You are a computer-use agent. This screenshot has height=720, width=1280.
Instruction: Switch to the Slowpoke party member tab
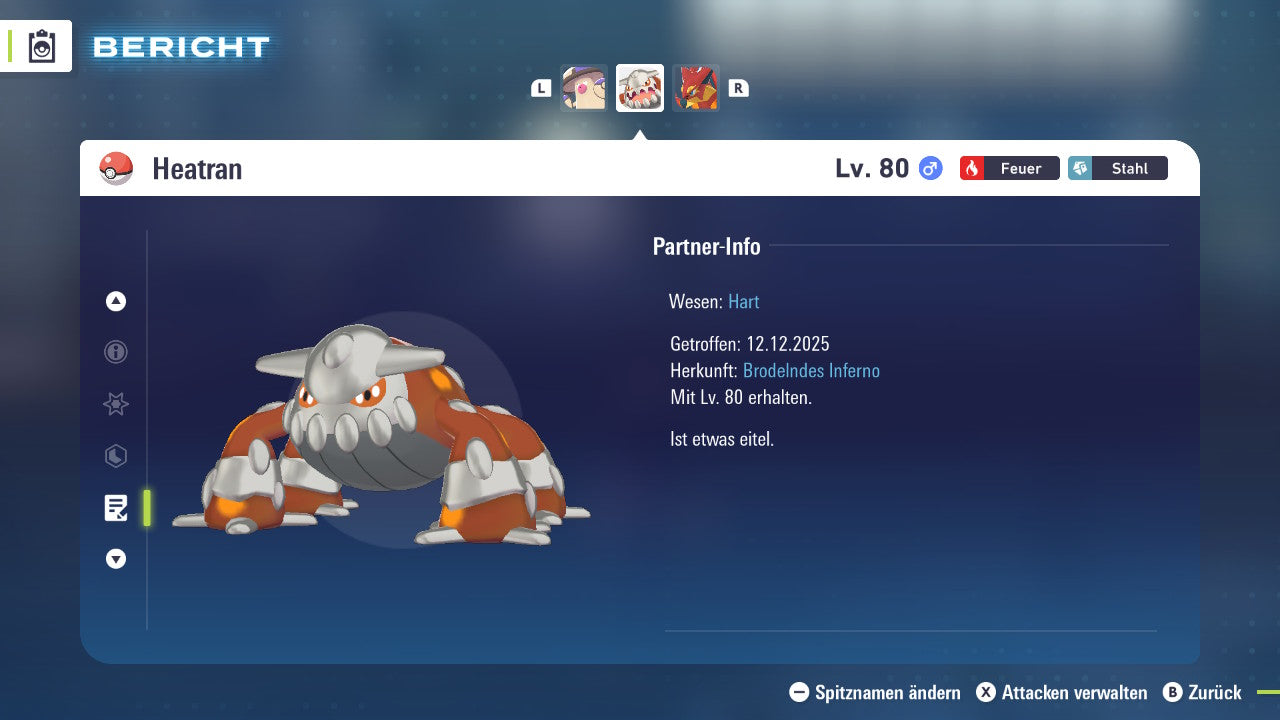pyautogui.click(x=585, y=87)
